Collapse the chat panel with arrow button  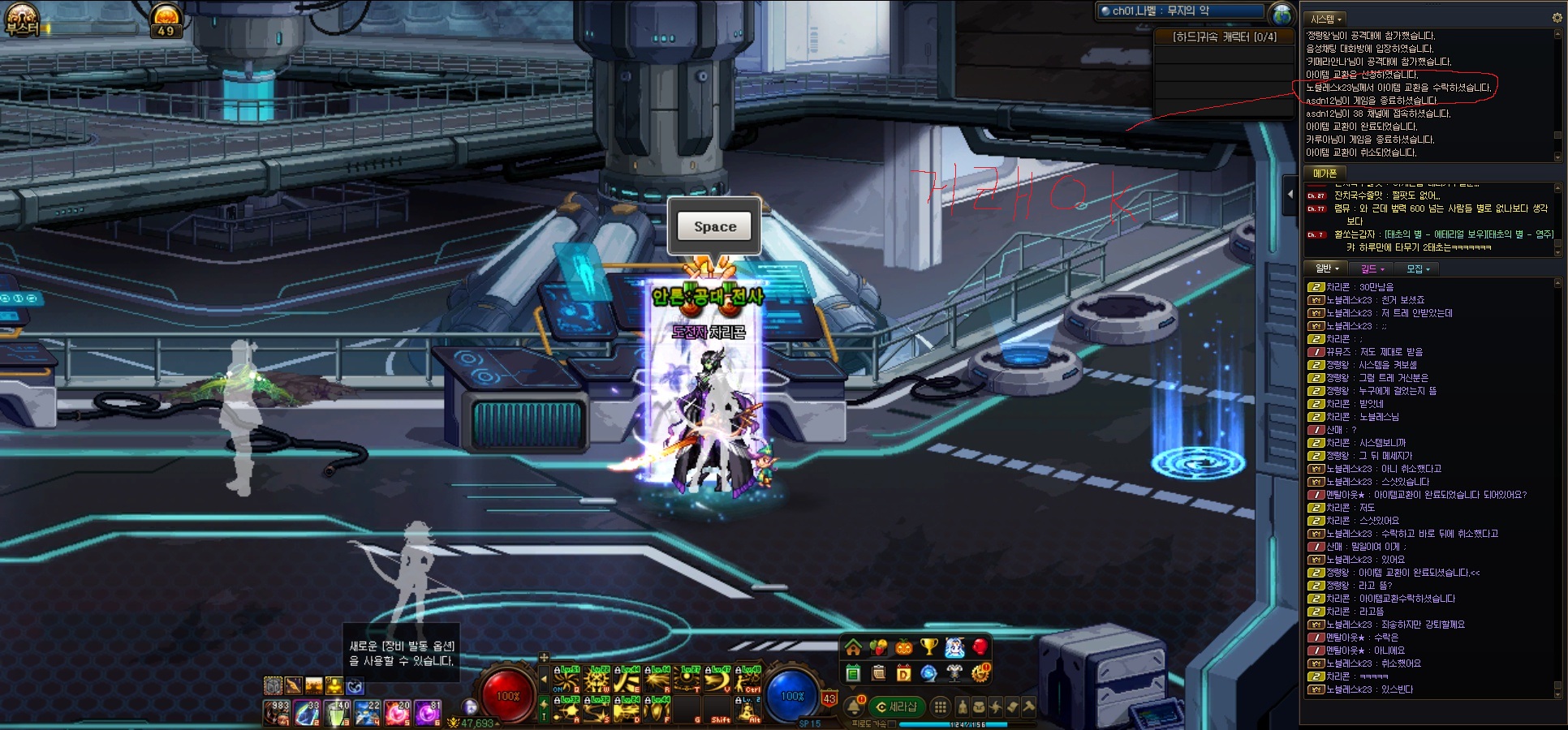click(1290, 195)
